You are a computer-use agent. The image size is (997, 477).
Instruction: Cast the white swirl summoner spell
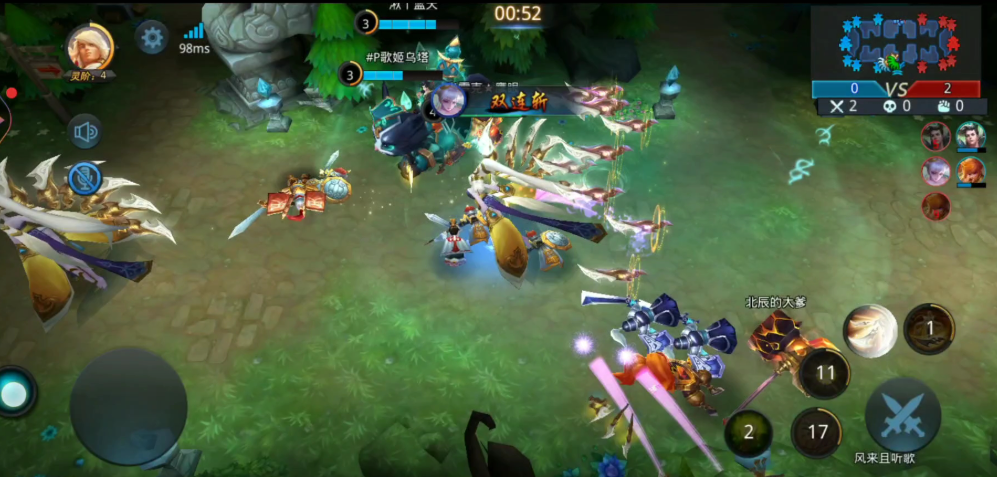coord(870,331)
